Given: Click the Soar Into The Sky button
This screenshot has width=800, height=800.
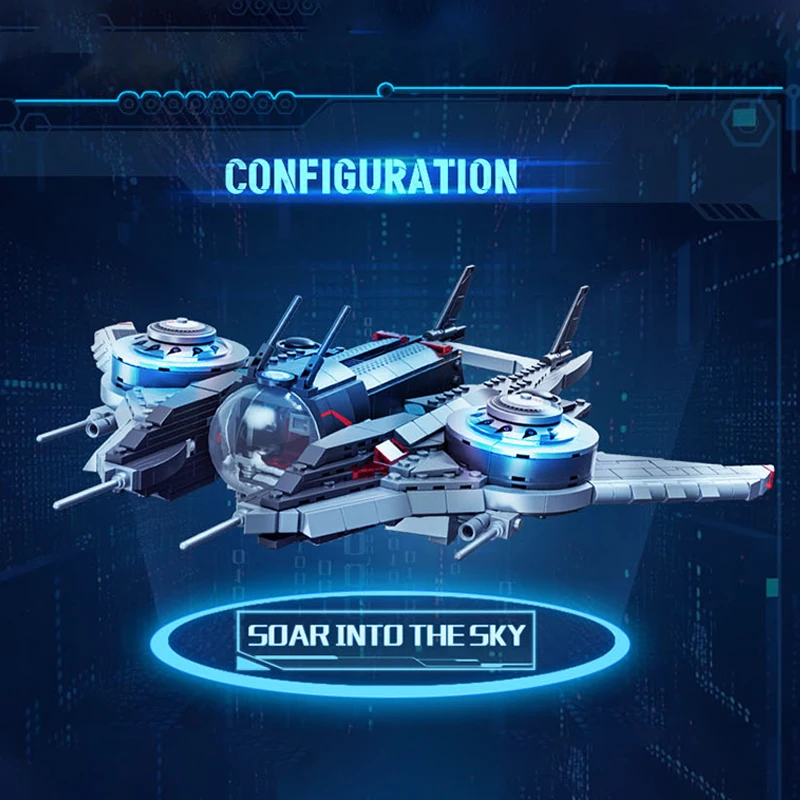Looking at the screenshot, I should pos(385,635).
